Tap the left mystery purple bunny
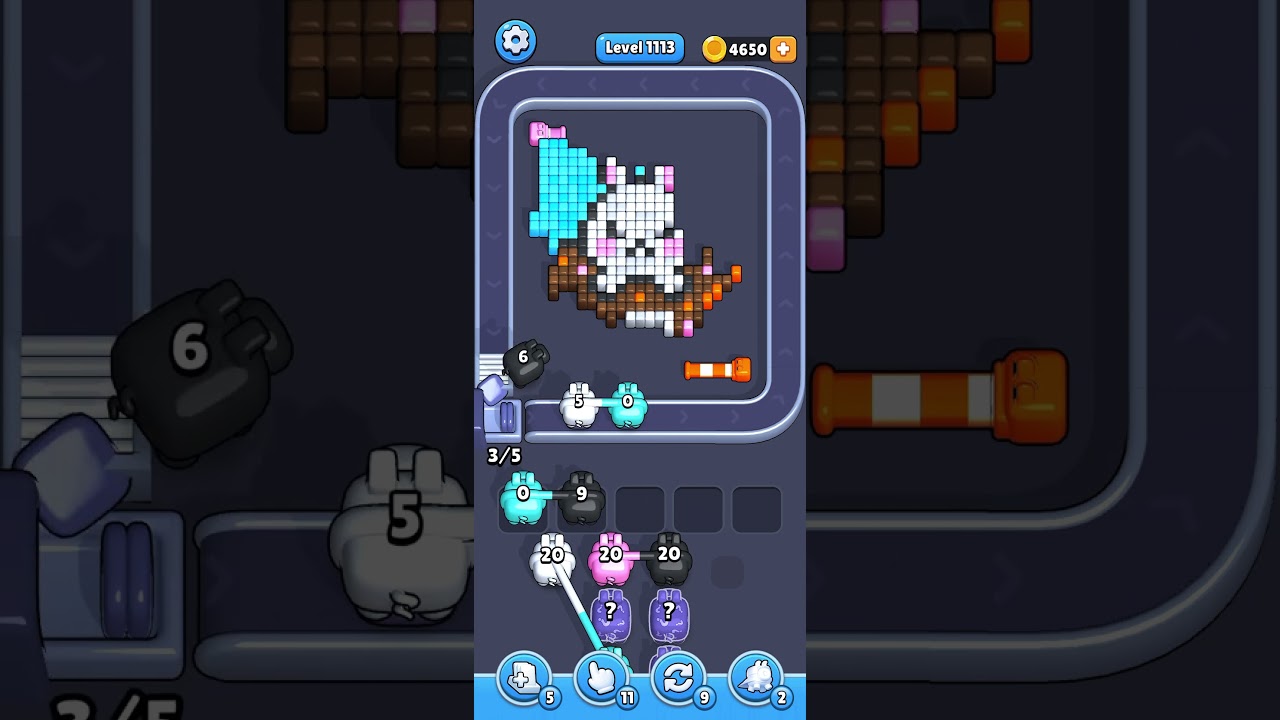This screenshot has width=1280, height=720. [610, 613]
